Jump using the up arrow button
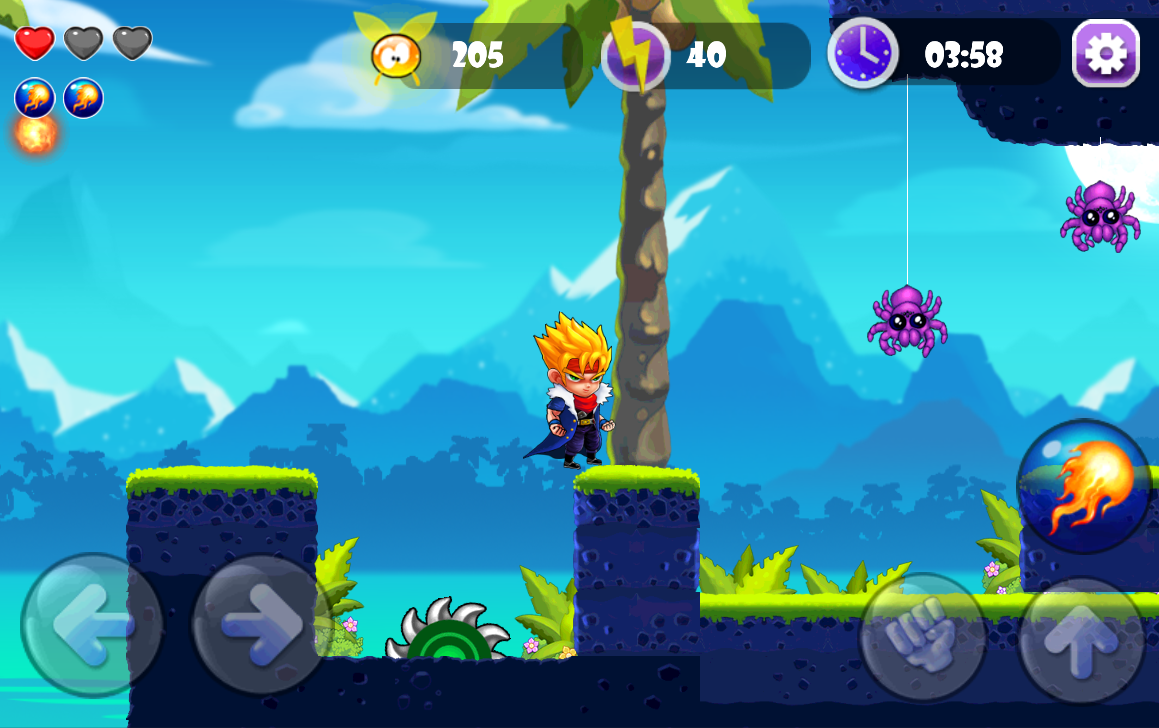1159x728 pixels. pos(1081,641)
